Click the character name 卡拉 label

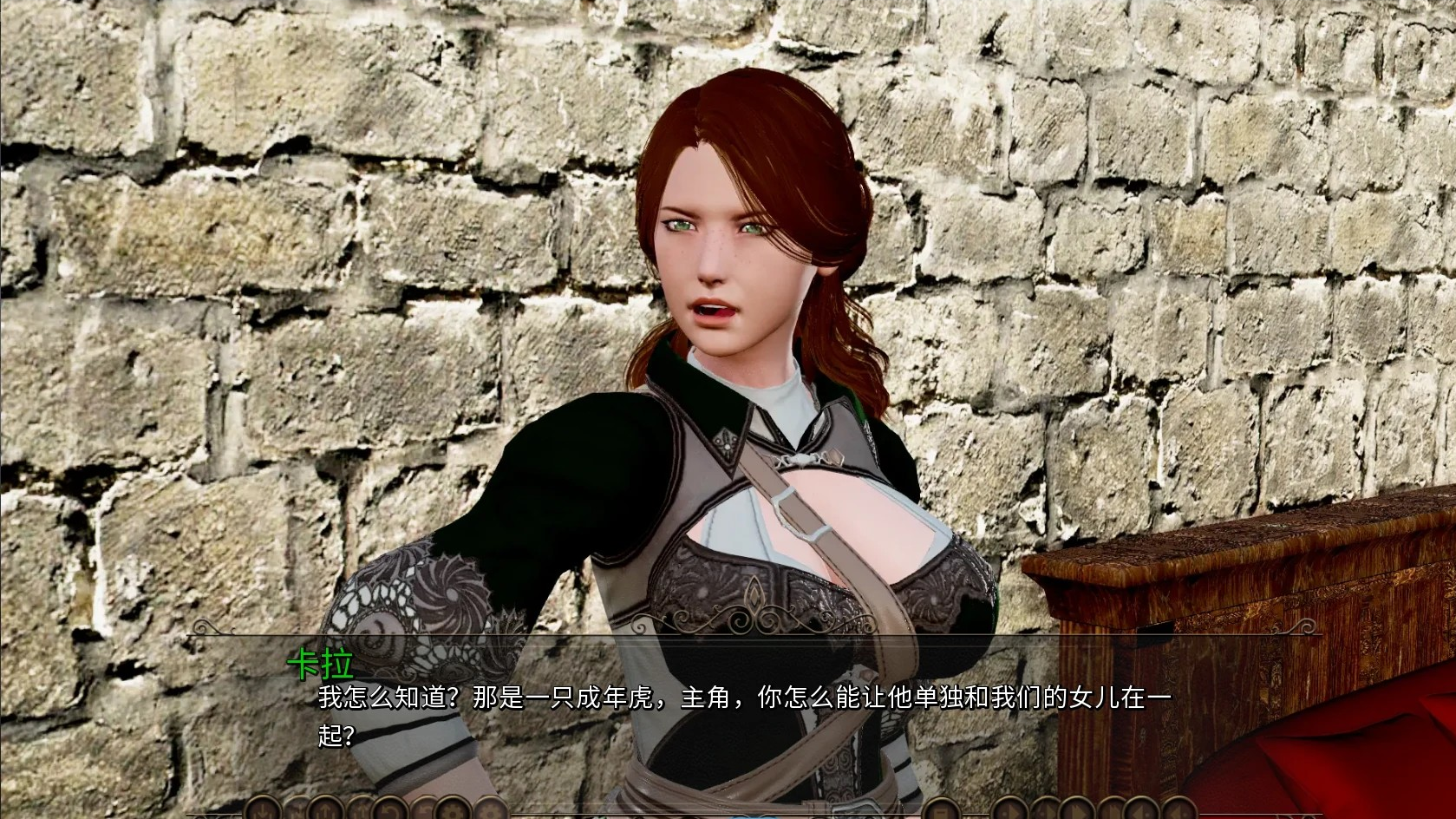click(322, 664)
